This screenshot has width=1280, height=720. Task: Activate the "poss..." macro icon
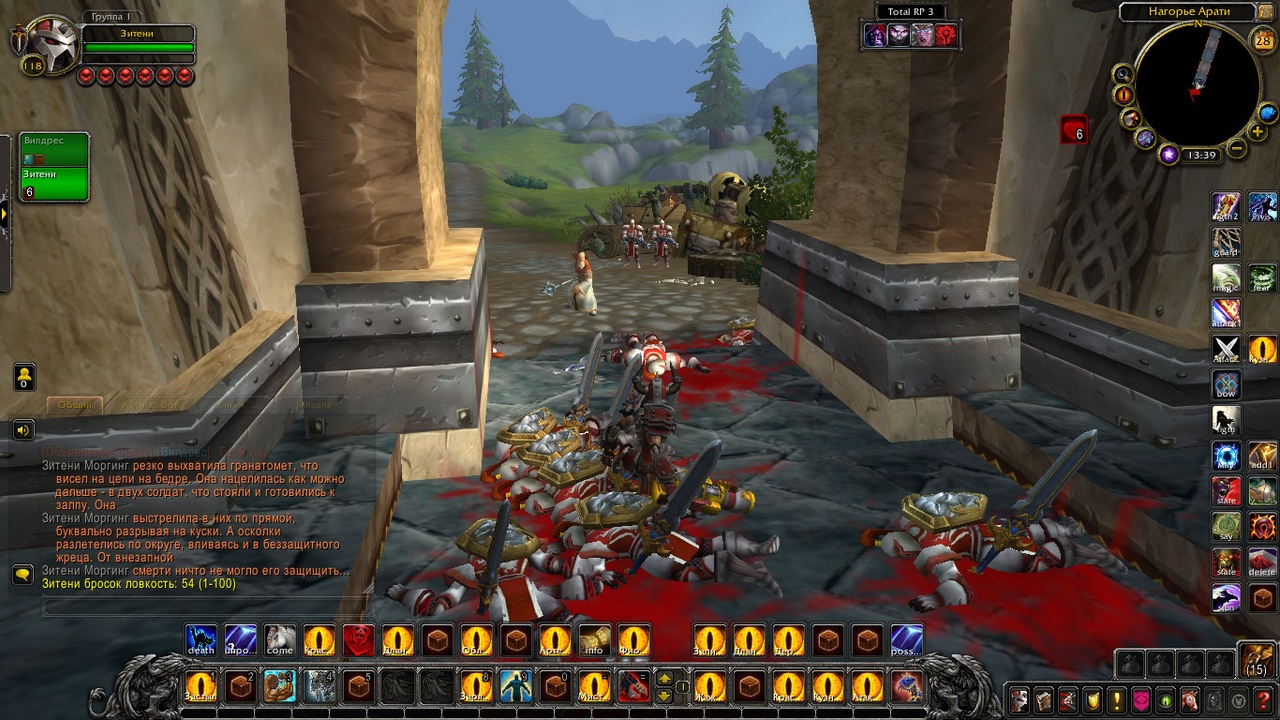[907, 640]
